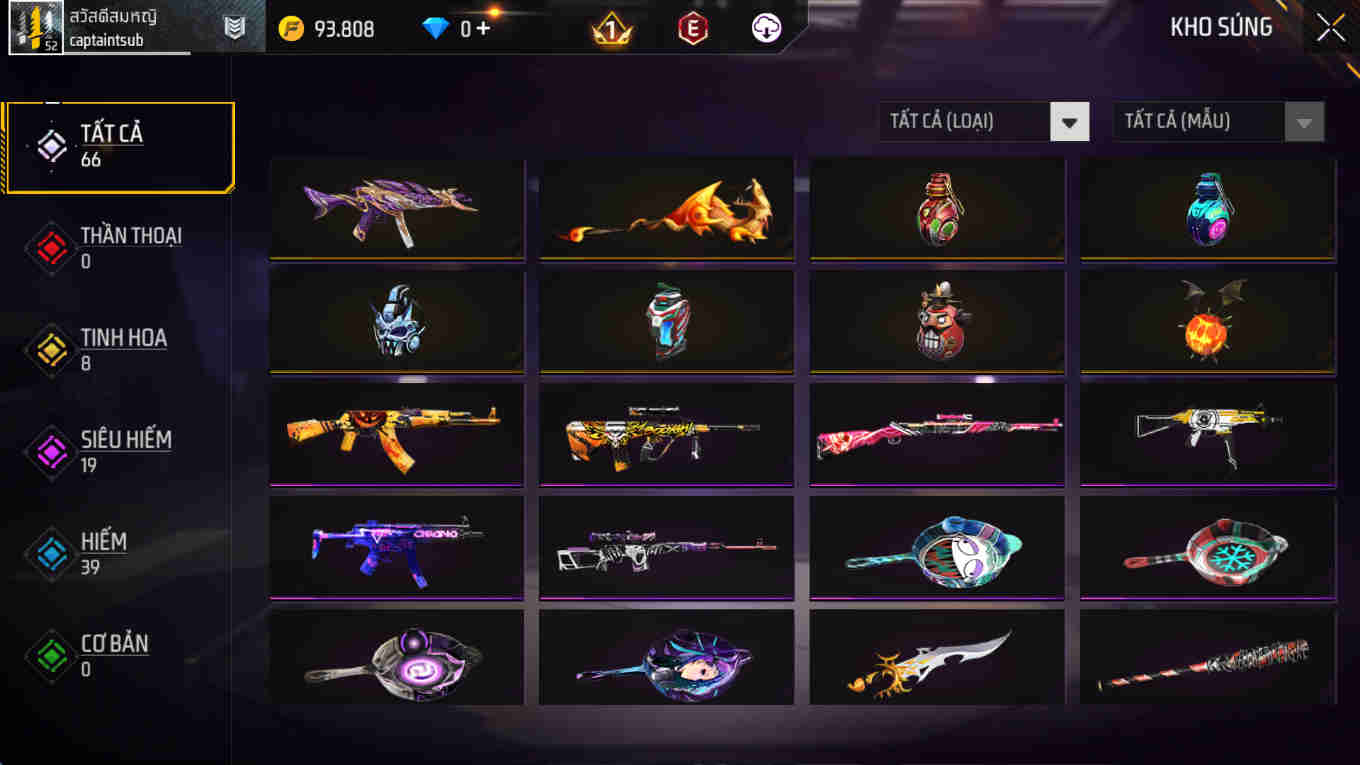
Task: Select the purple SIÊU HIẾM rarity diamond icon
Action: click(x=50, y=451)
